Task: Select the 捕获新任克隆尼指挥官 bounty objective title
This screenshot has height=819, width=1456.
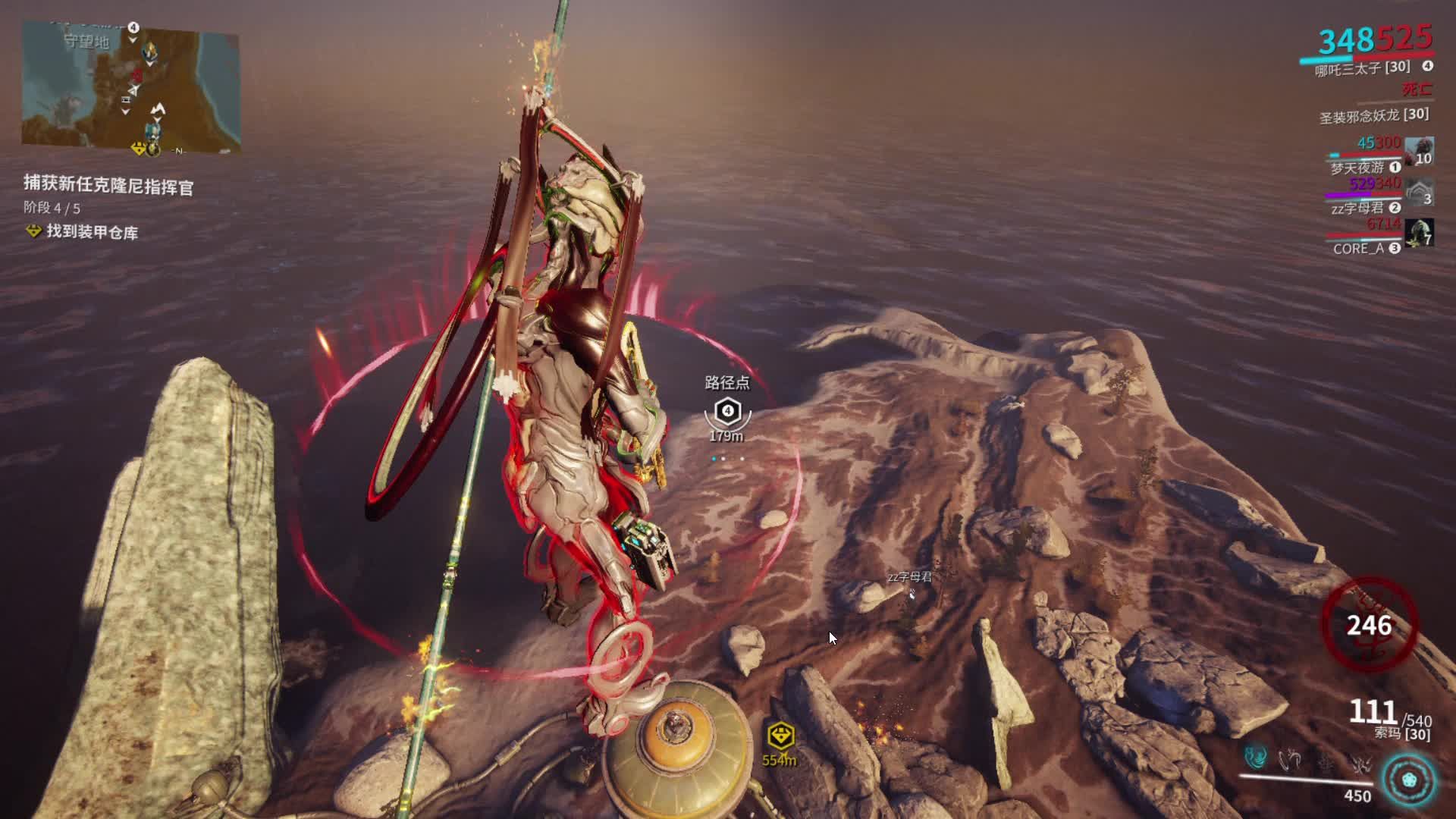Action: pyautogui.click(x=108, y=184)
